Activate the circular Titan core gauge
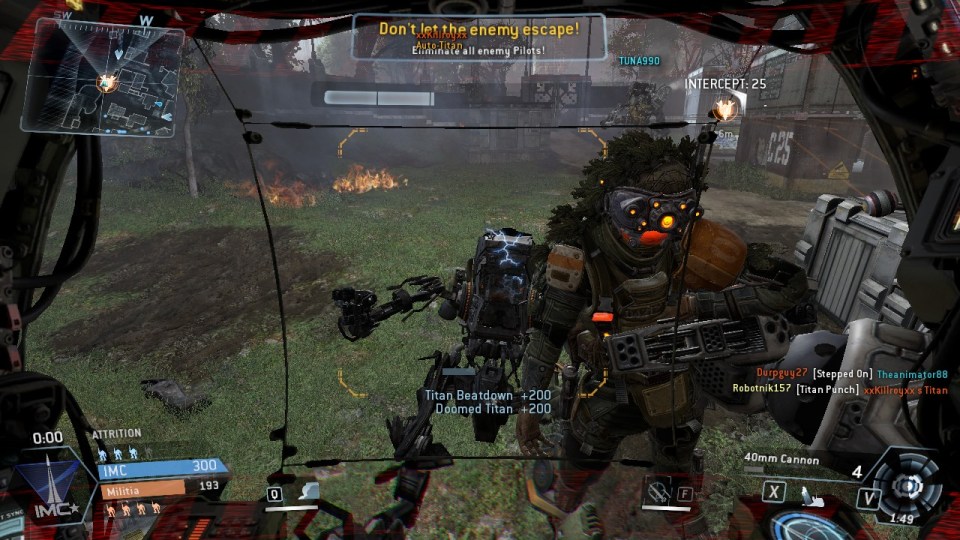 click(908, 486)
